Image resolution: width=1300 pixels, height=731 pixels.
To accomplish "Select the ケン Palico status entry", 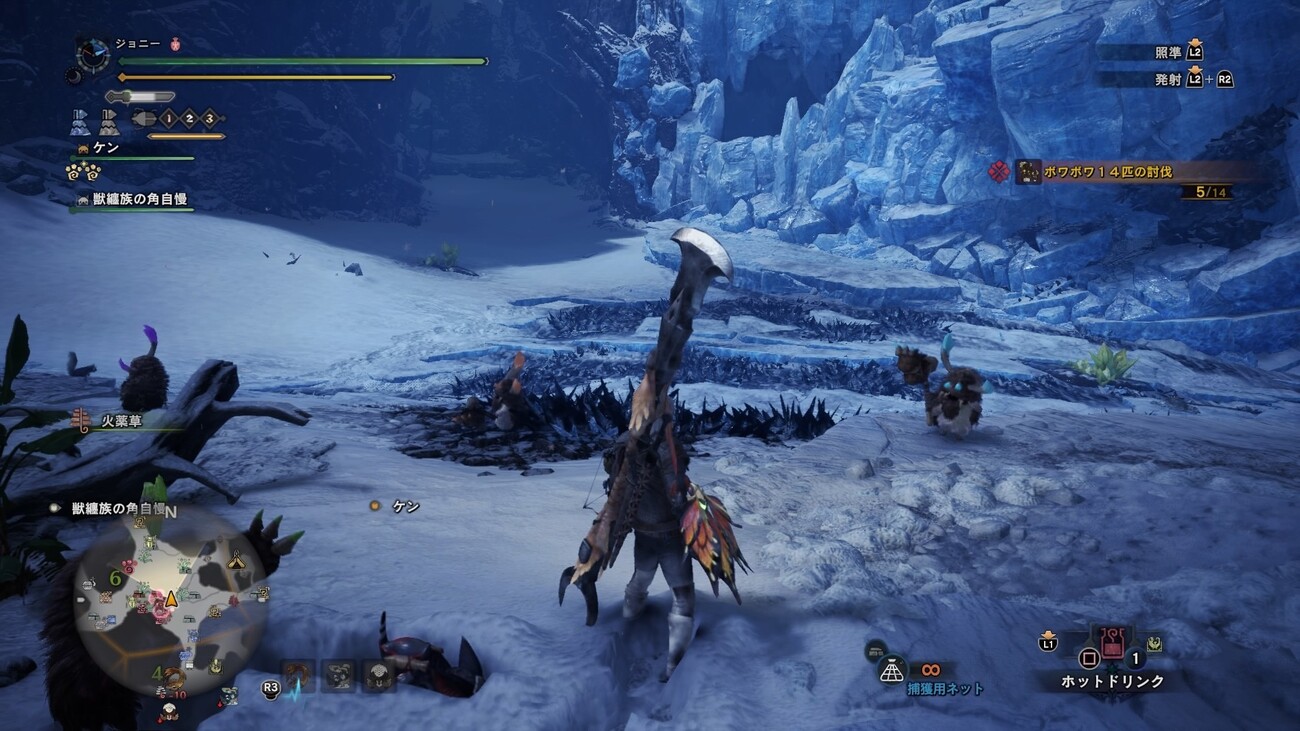I will click(106, 148).
